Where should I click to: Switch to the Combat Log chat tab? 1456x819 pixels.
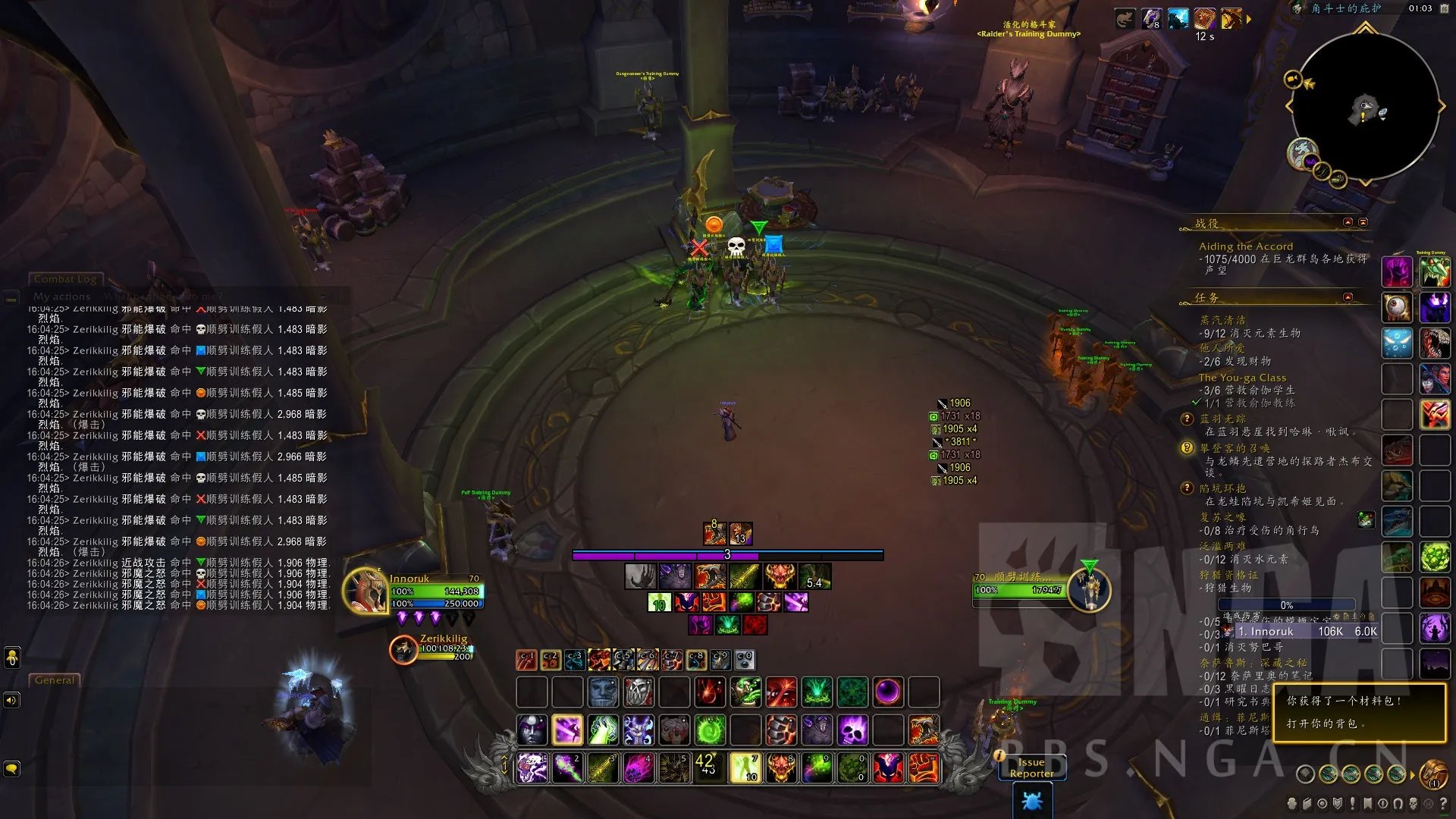tap(64, 279)
